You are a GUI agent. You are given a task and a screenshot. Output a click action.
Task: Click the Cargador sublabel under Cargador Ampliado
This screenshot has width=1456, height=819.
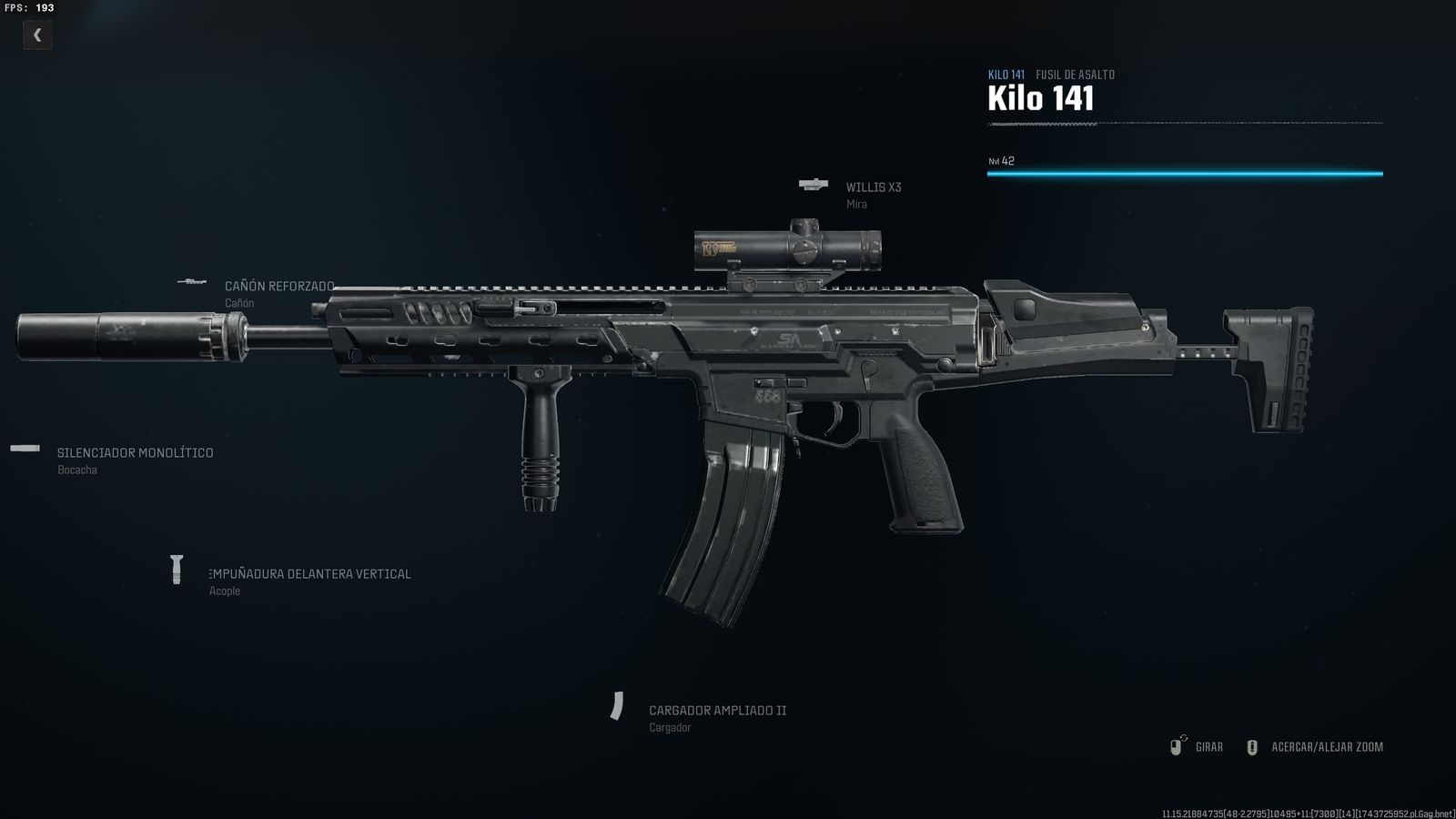(x=670, y=727)
